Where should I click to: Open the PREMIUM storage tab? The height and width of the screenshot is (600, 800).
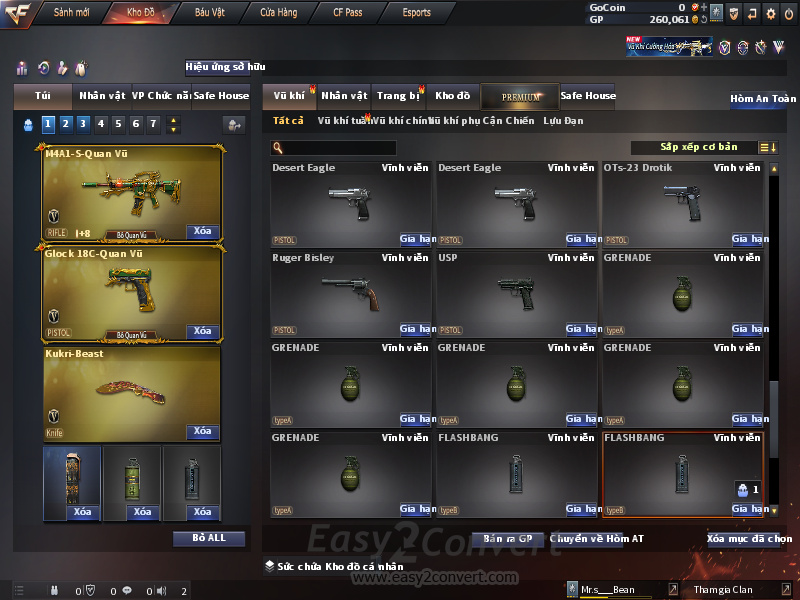click(x=520, y=97)
